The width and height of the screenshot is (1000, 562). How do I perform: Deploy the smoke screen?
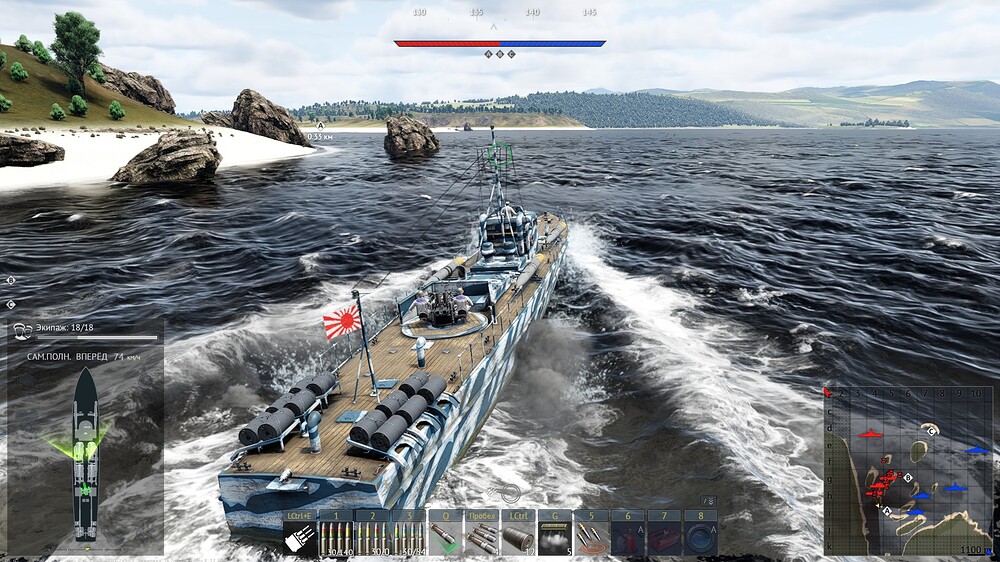click(x=553, y=538)
